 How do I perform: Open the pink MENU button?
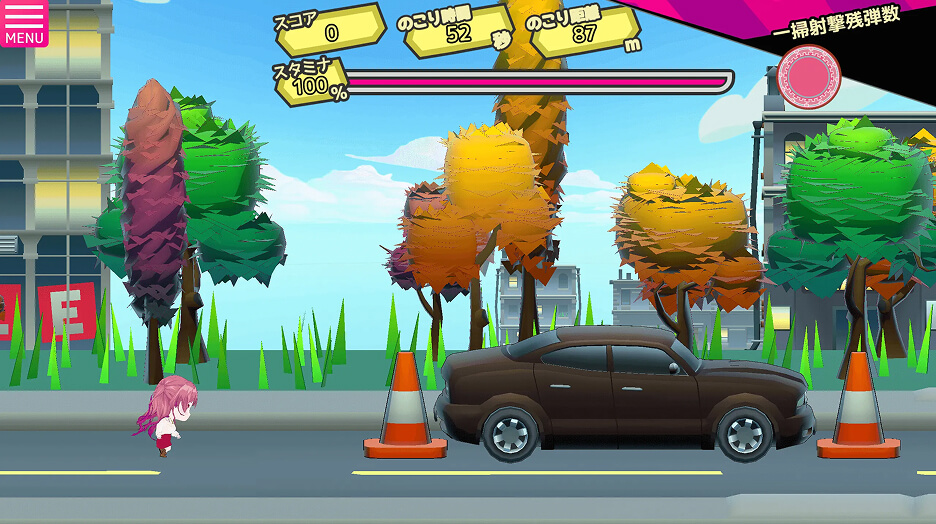24,23
